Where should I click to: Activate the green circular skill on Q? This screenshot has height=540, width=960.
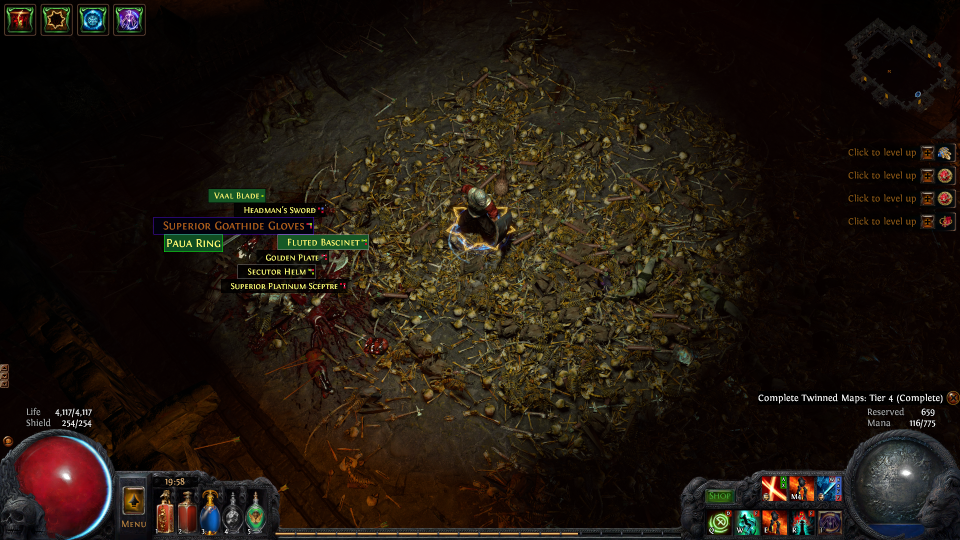coord(720,522)
